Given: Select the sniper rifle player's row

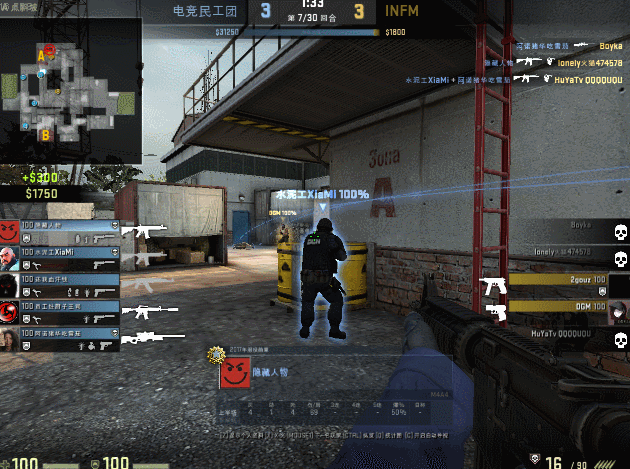Looking at the screenshot, I should tap(62, 339).
